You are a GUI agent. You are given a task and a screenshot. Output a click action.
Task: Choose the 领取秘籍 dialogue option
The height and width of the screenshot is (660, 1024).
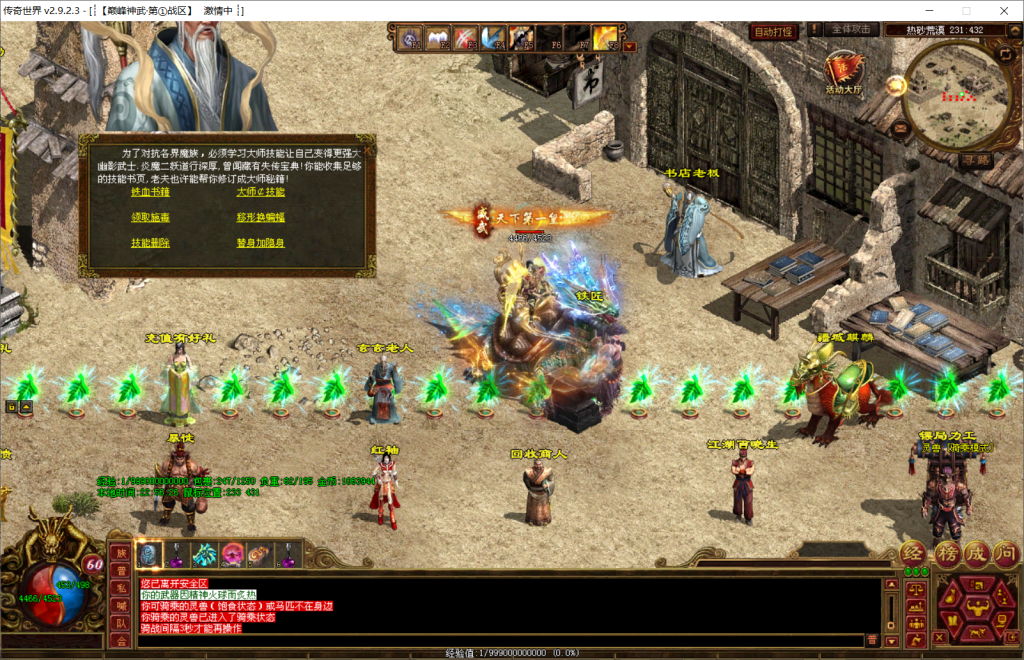point(150,217)
